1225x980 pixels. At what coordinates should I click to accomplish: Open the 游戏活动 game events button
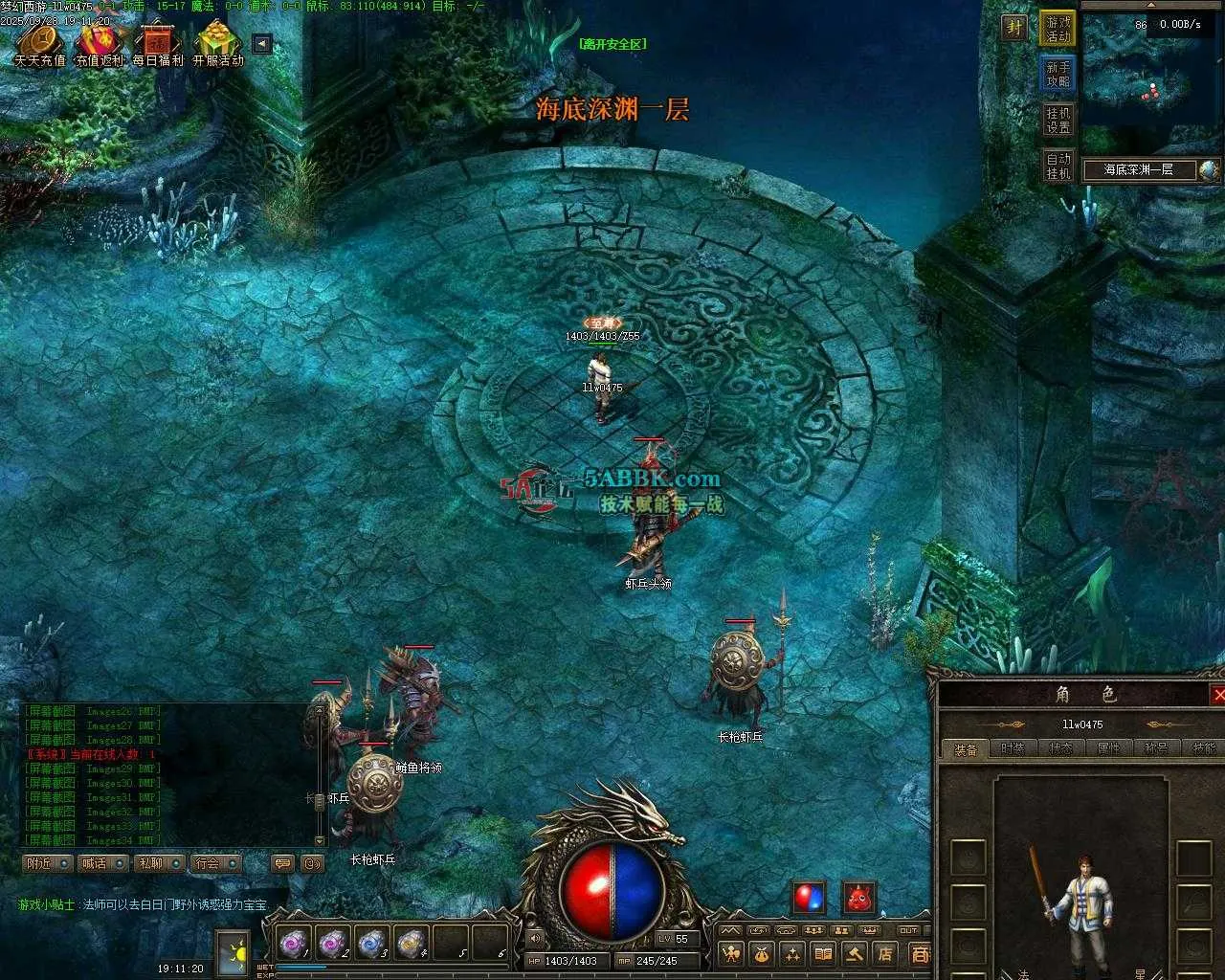click(1058, 29)
